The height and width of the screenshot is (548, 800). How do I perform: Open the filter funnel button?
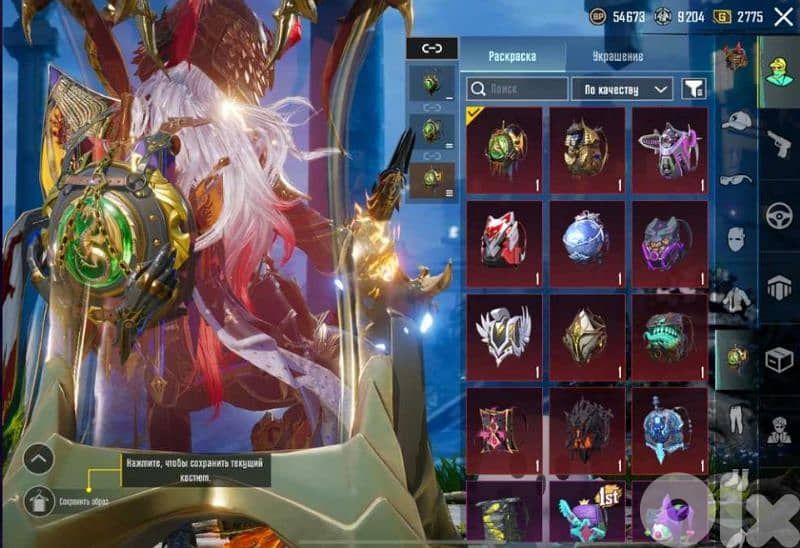click(692, 89)
